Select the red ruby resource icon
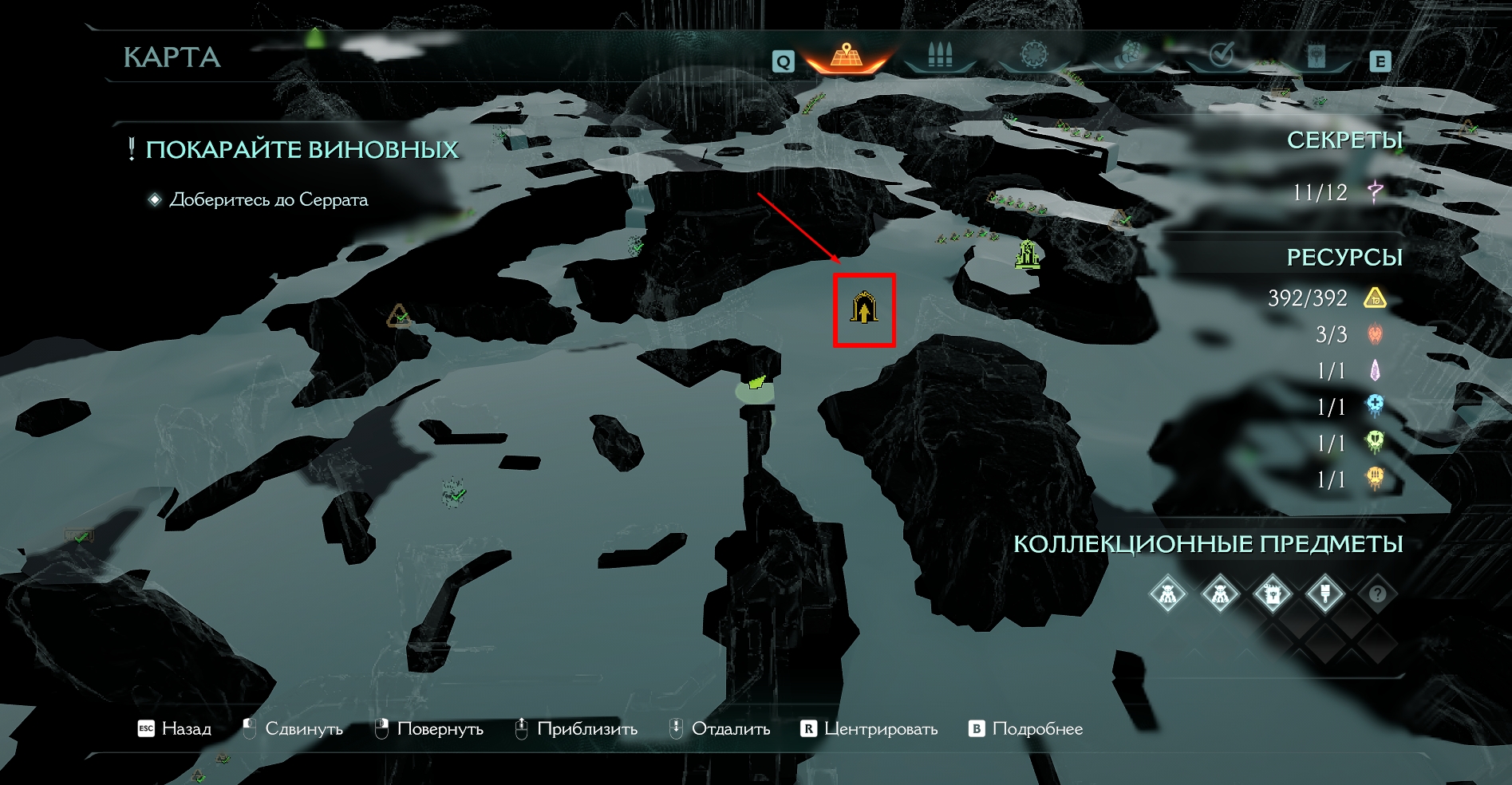 pos(1375,334)
